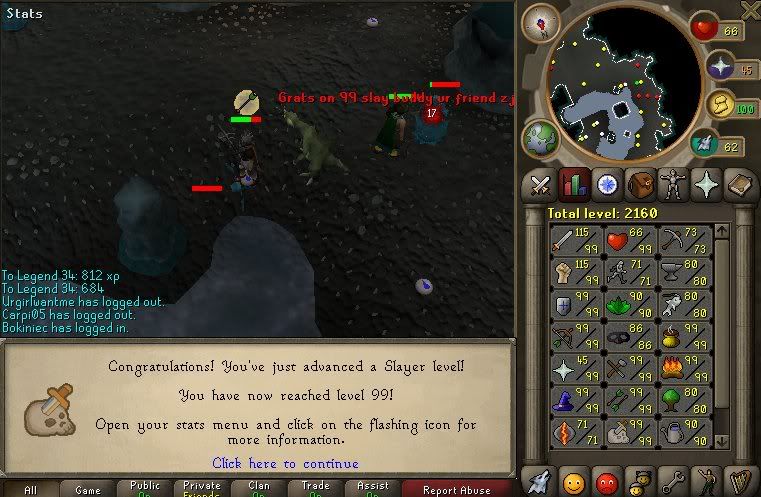This screenshot has width=761, height=497.
Task: Open the harp Music tab
Action: tap(738, 481)
